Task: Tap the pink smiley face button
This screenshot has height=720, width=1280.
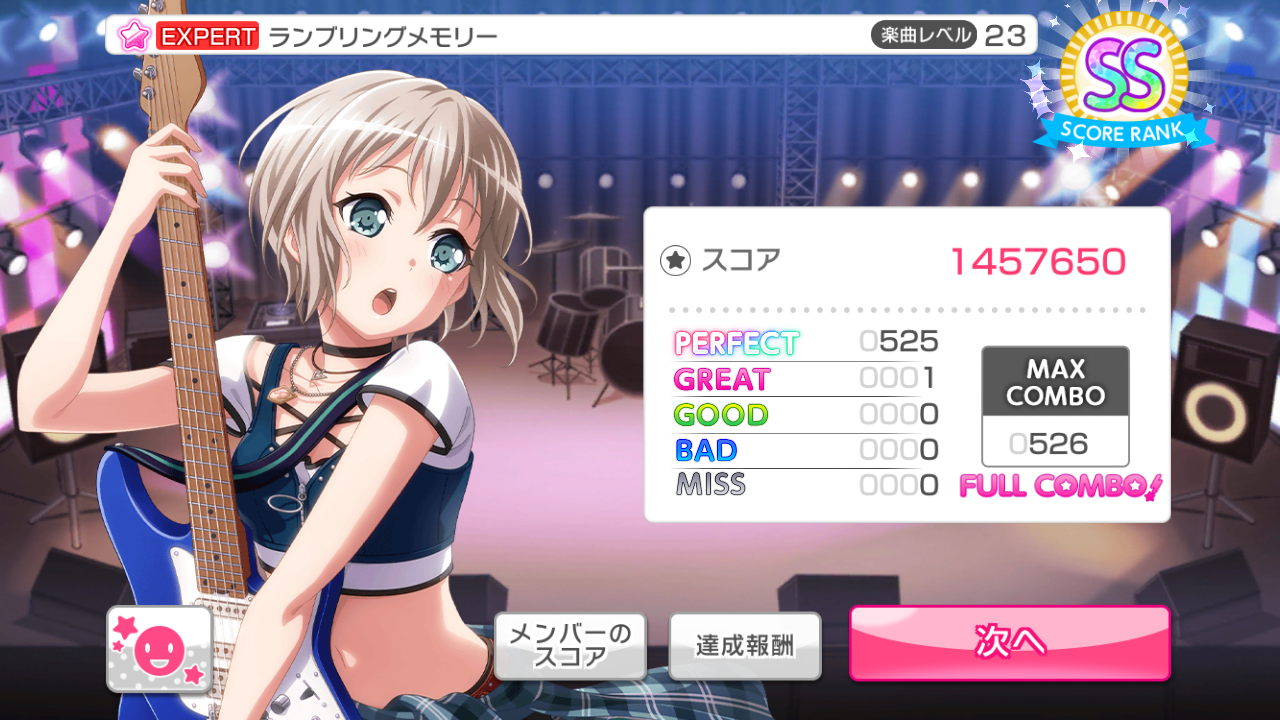Action: [x=160, y=649]
